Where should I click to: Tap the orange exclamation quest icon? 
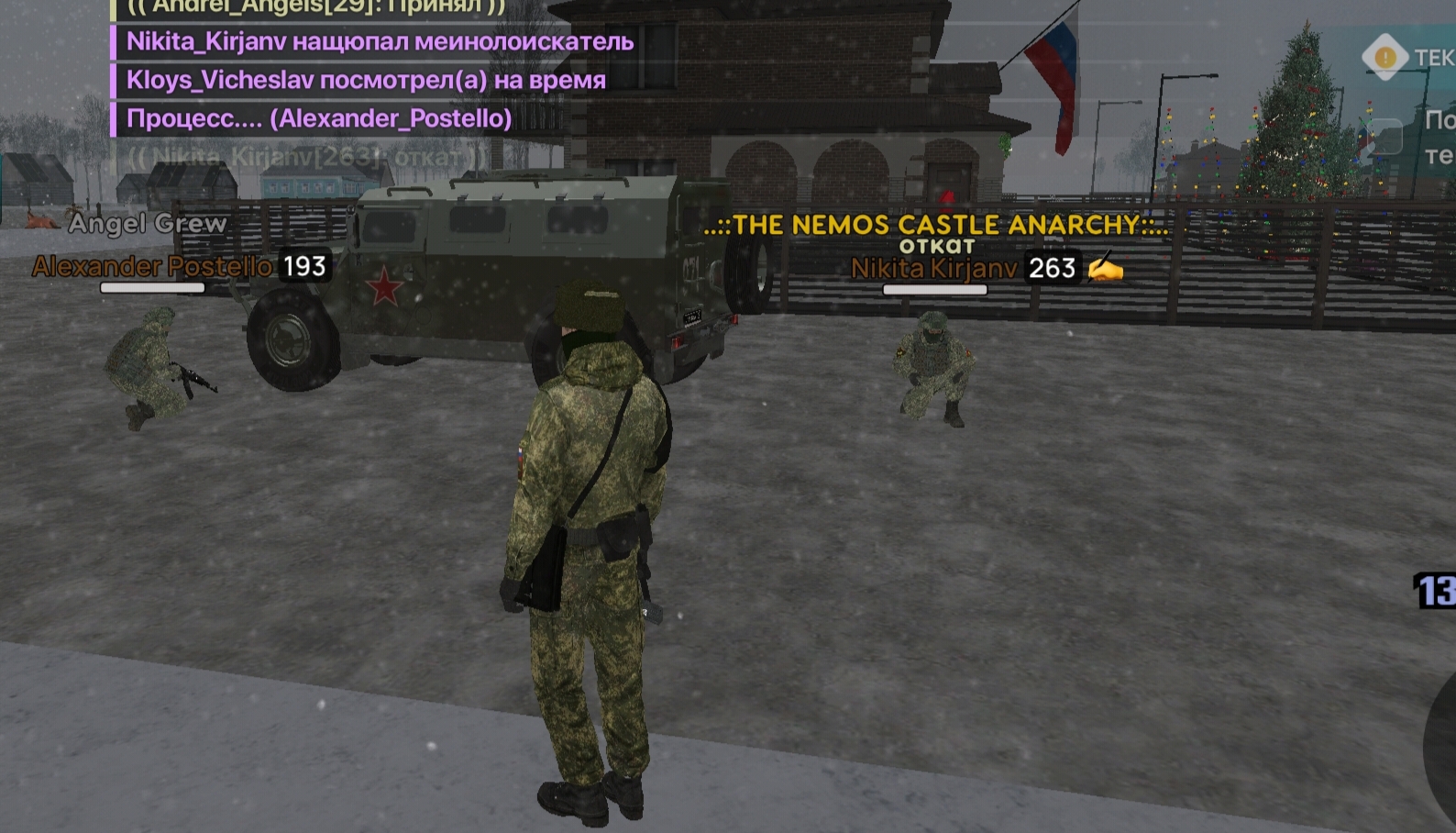point(1384,57)
